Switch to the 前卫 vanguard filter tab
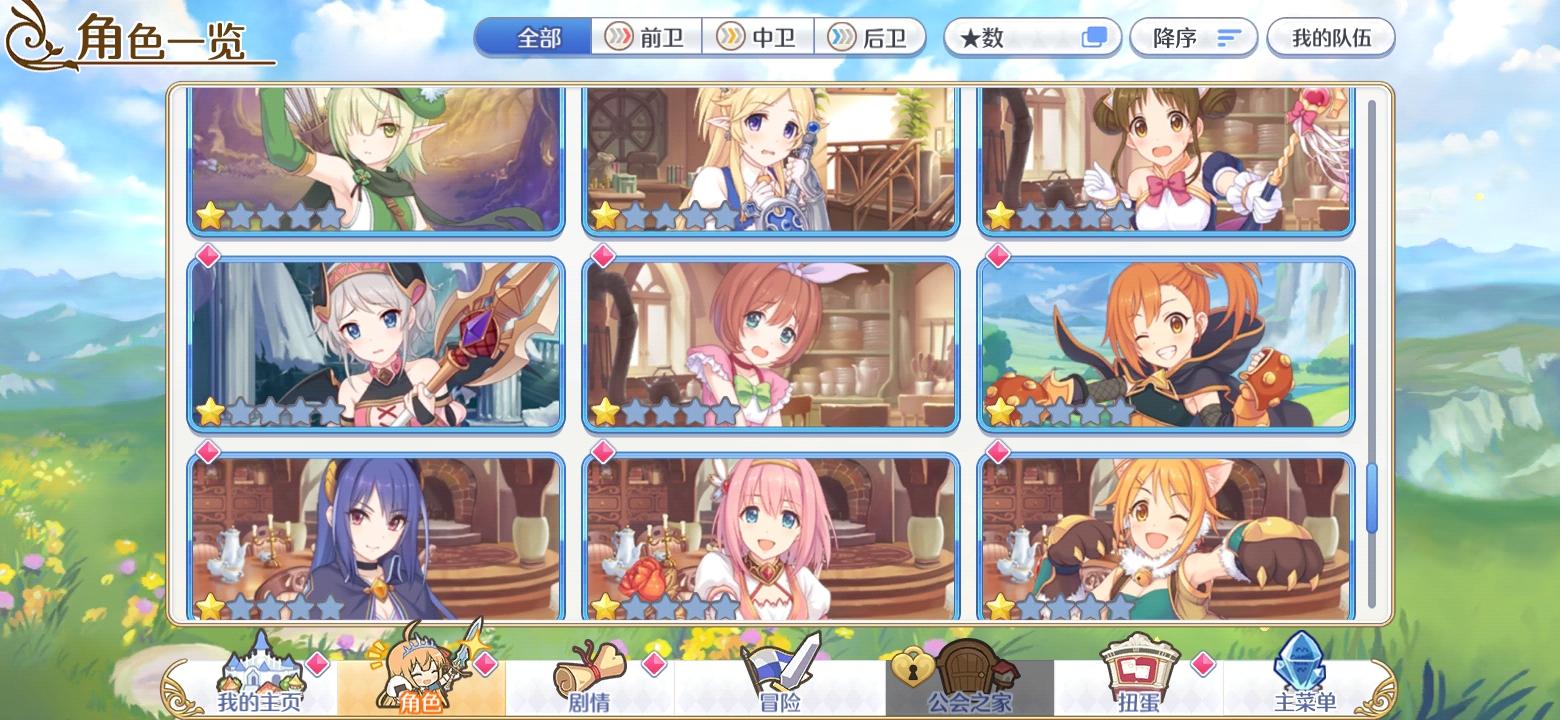The height and width of the screenshot is (720, 1560). point(646,37)
